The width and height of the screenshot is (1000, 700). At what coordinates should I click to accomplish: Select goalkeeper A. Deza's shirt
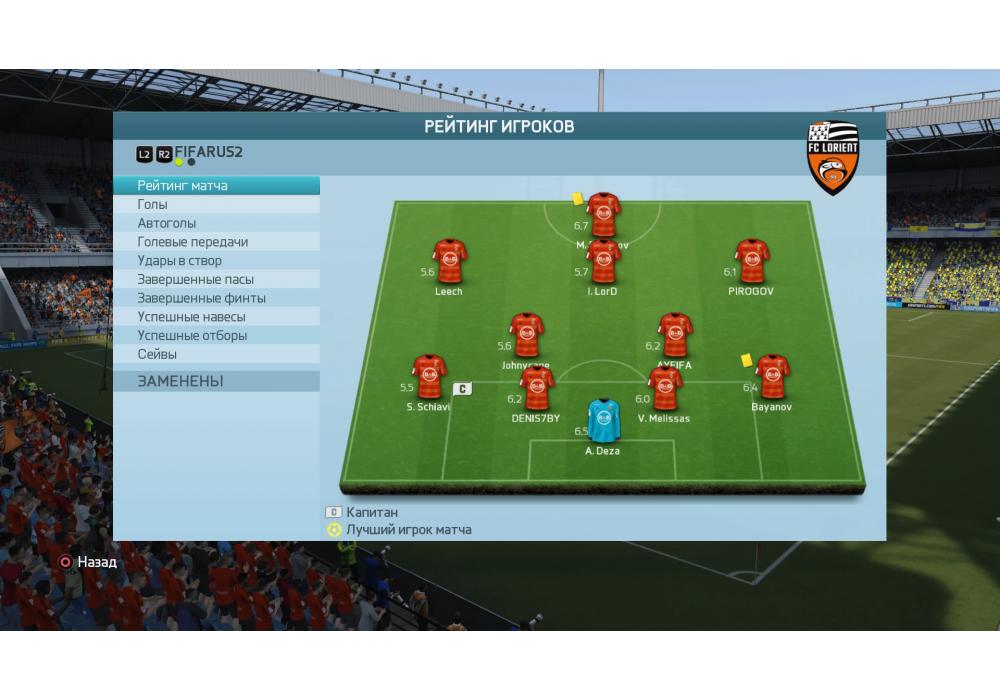pyautogui.click(x=602, y=421)
